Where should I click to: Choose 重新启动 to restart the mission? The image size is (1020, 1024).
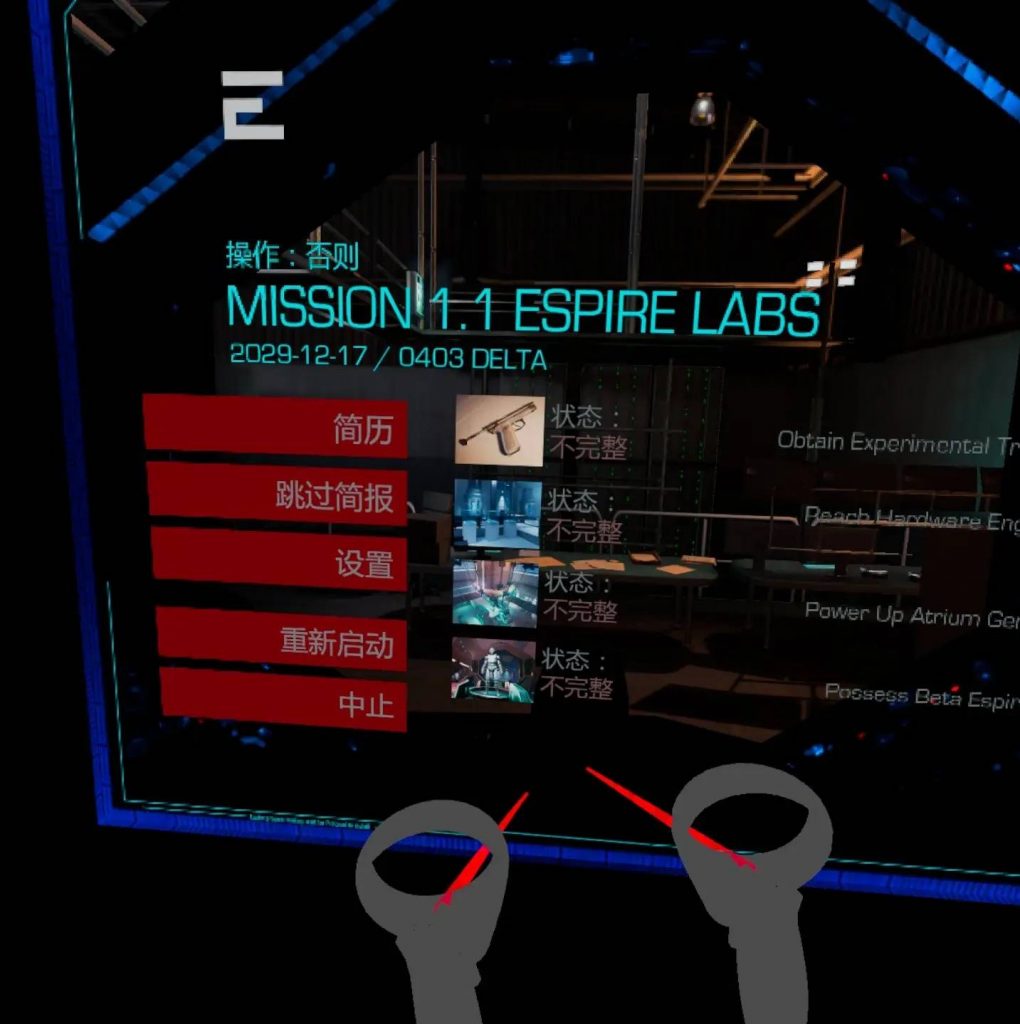pyautogui.click(x=282, y=638)
